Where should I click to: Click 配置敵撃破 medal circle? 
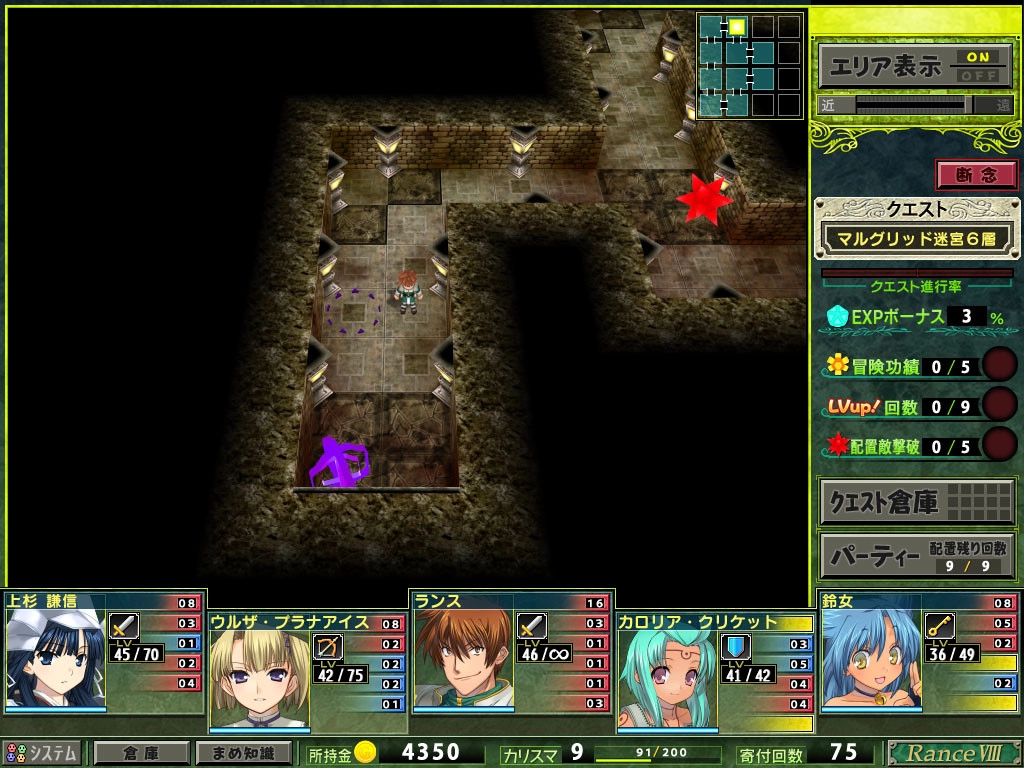pyautogui.click(x=999, y=444)
